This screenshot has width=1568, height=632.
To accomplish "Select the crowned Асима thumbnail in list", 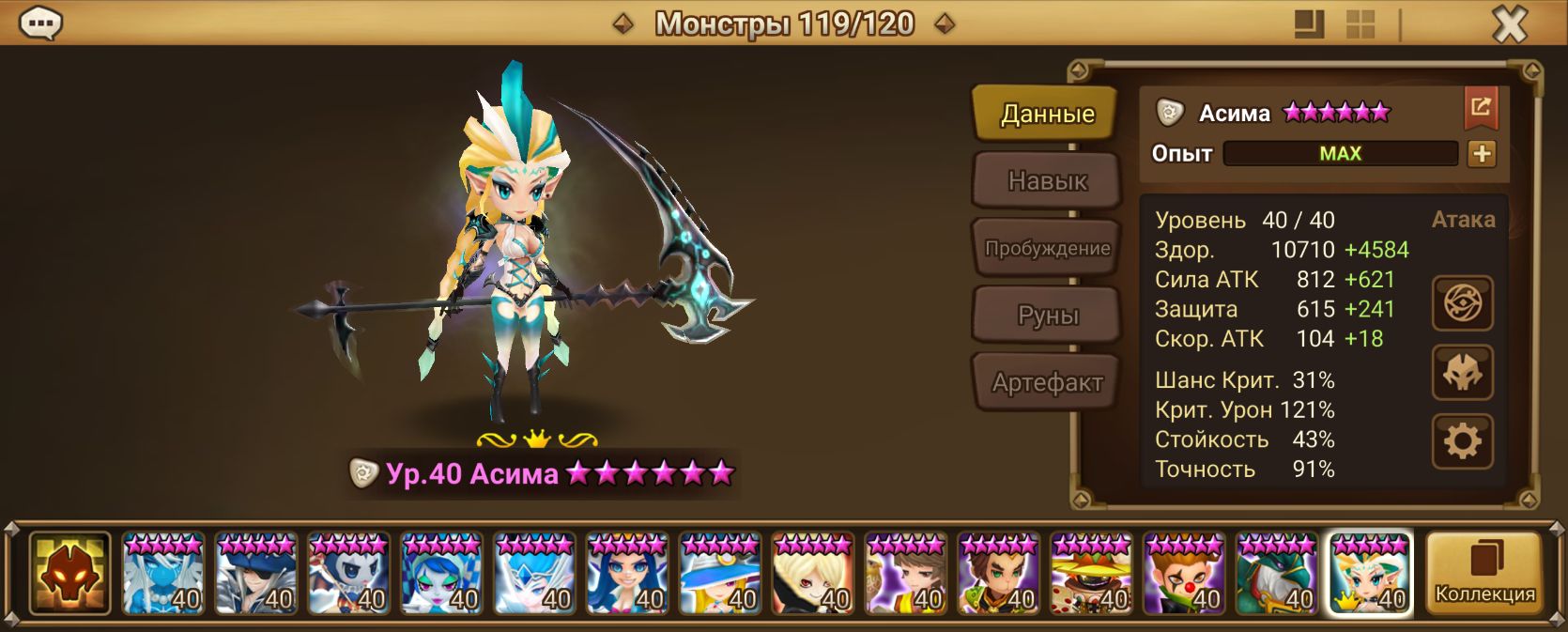I will [1370, 574].
